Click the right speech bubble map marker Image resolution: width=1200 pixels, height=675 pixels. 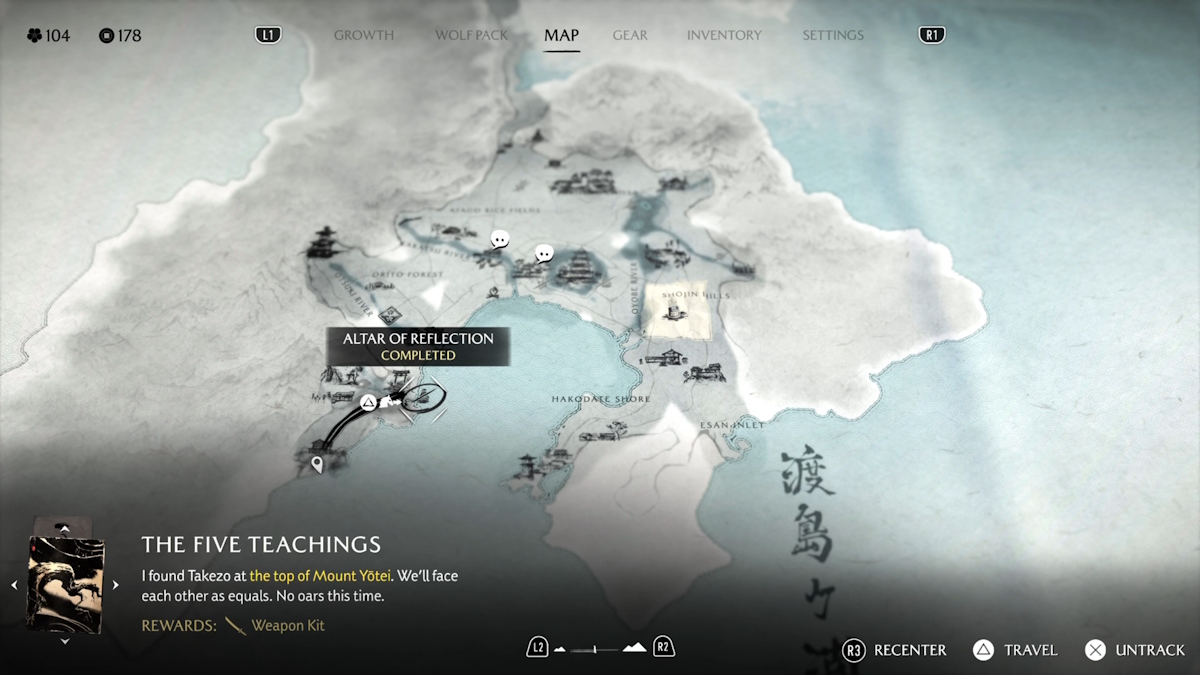(x=544, y=254)
